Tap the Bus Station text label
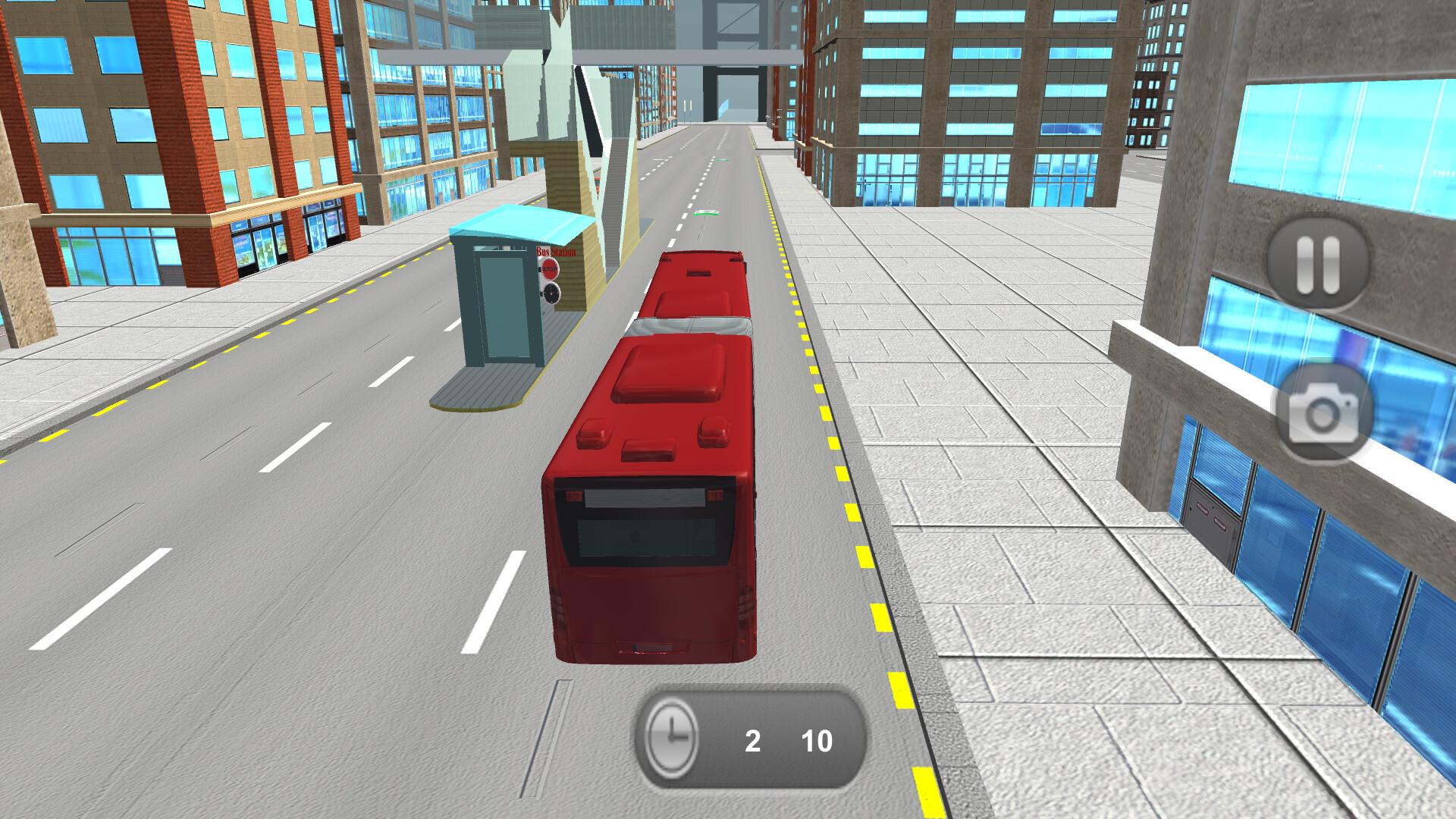This screenshot has height=819, width=1456. [x=556, y=250]
